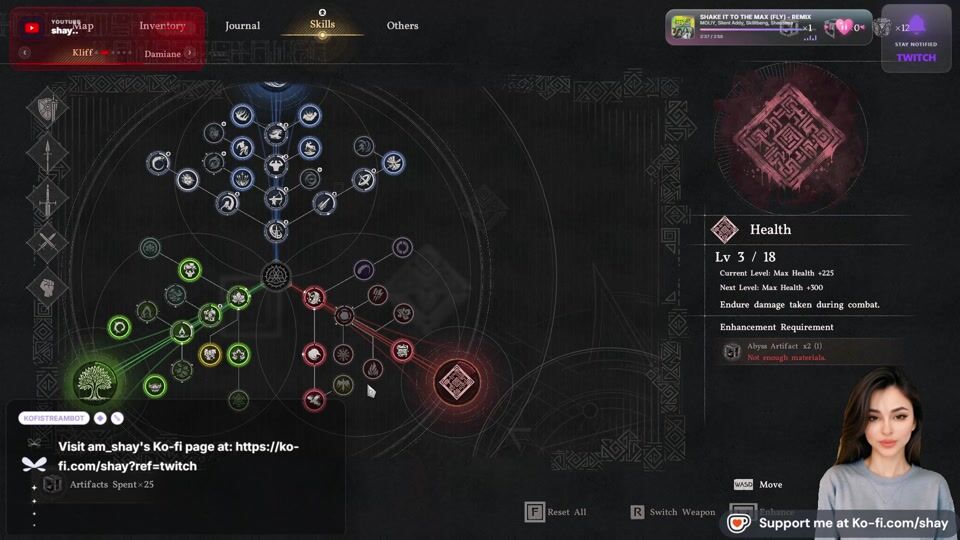Select the Skills tab
This screenshot has width=960, height=540.
tap(322, 25)
